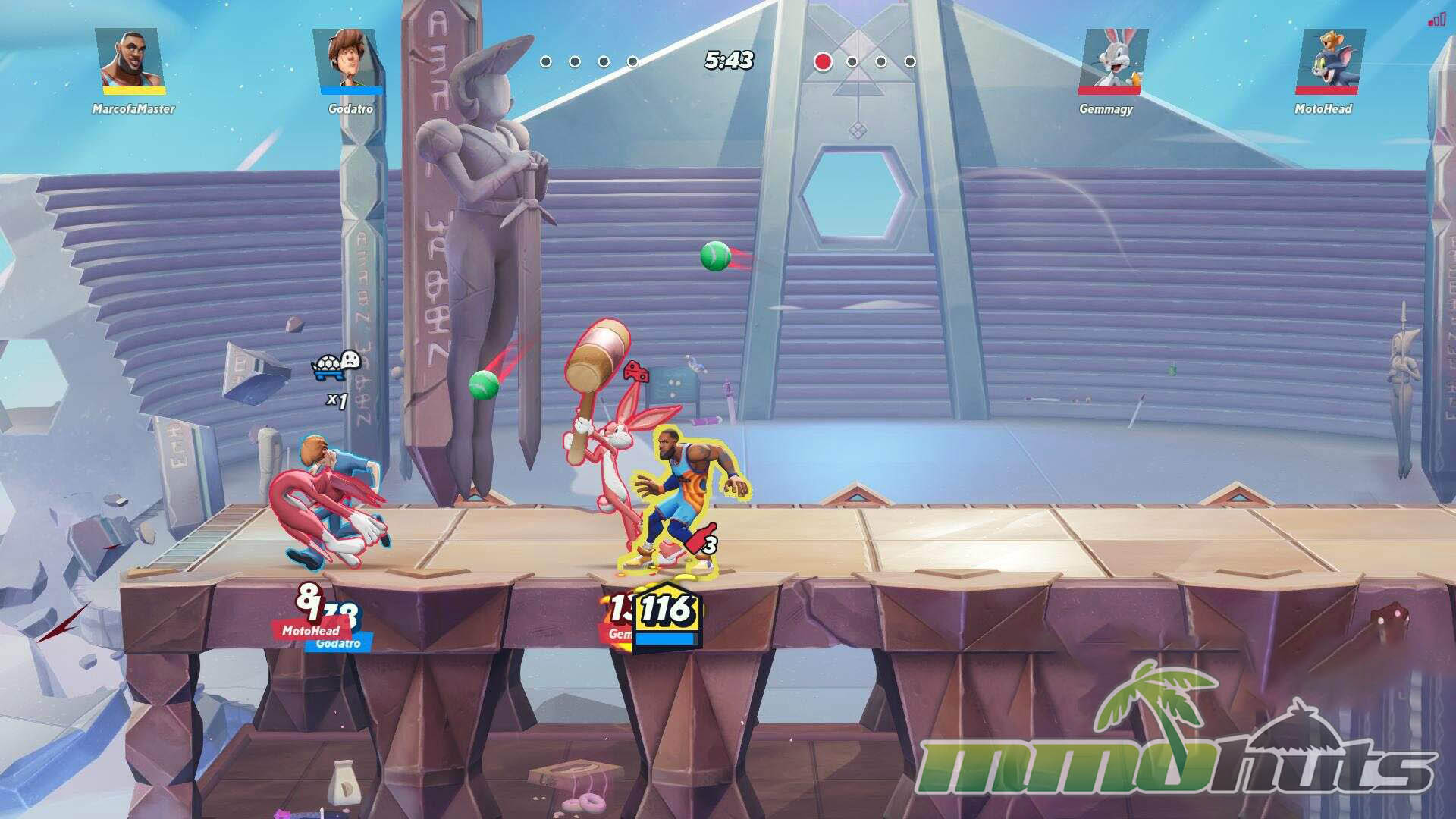This screenshot has width=1456, height=819.
Task: Select MarcofaMaster's LeBron portrait
Action: pyautogui.click(x=131, y=61)
